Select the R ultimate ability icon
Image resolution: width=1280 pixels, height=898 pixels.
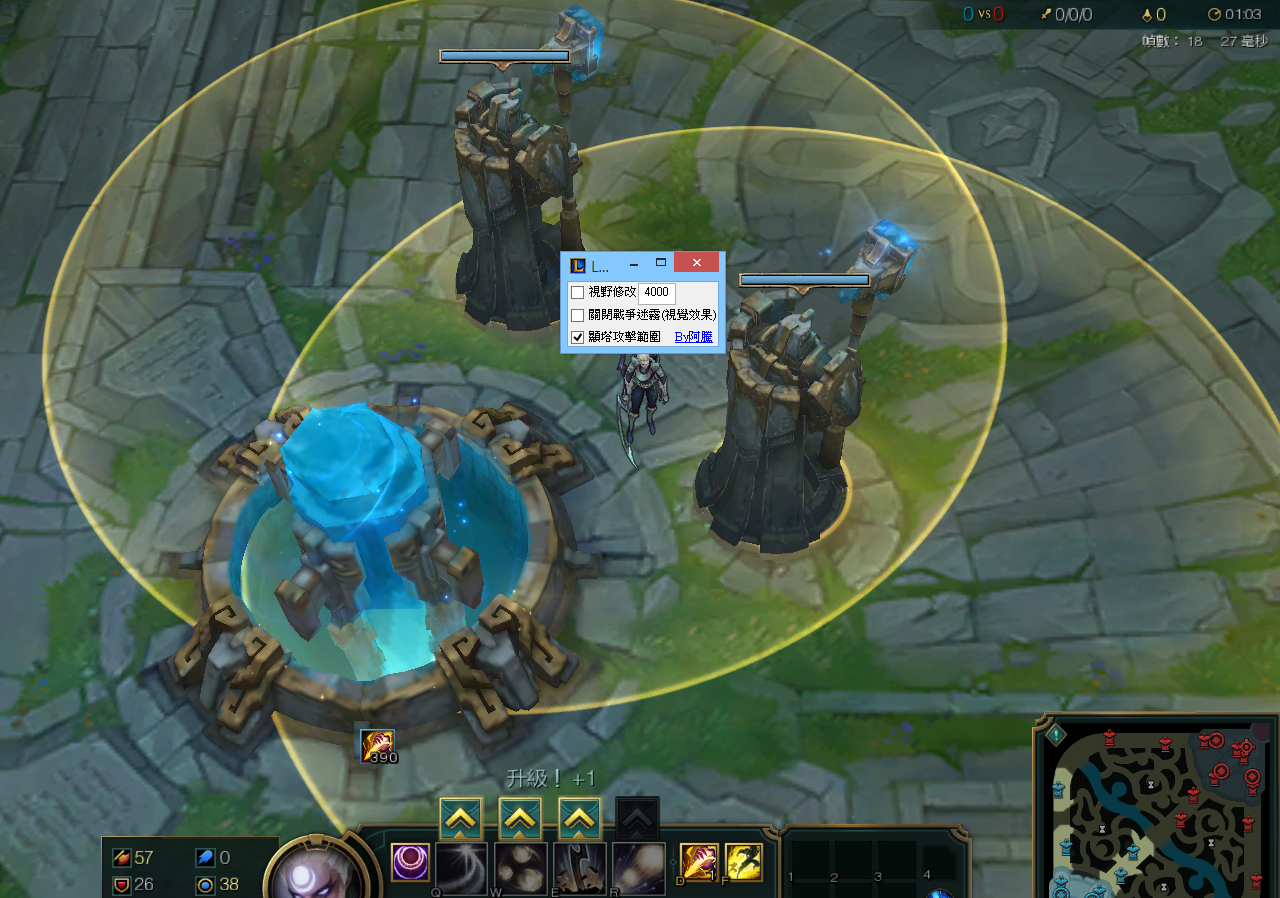pyautogui.click(x=639, y=866)
